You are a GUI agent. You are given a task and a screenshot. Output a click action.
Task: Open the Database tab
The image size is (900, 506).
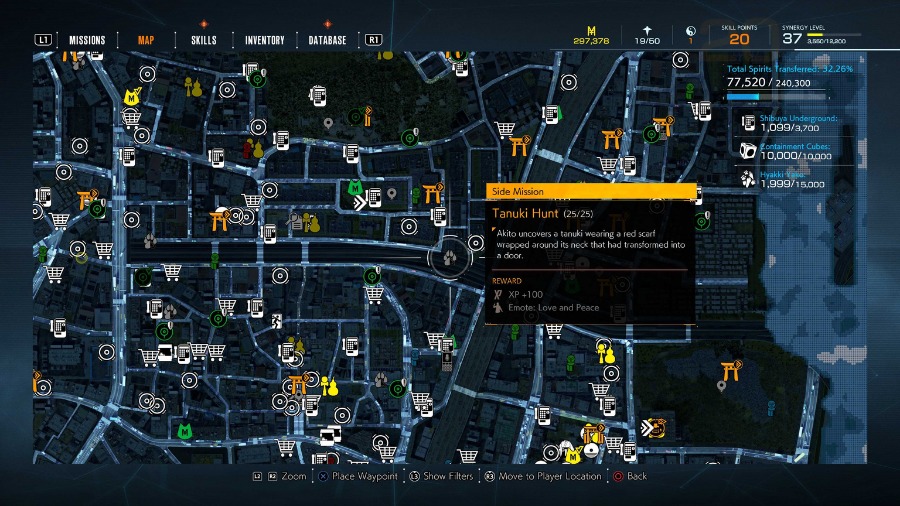pyautogui.click(x=327, y=40)
